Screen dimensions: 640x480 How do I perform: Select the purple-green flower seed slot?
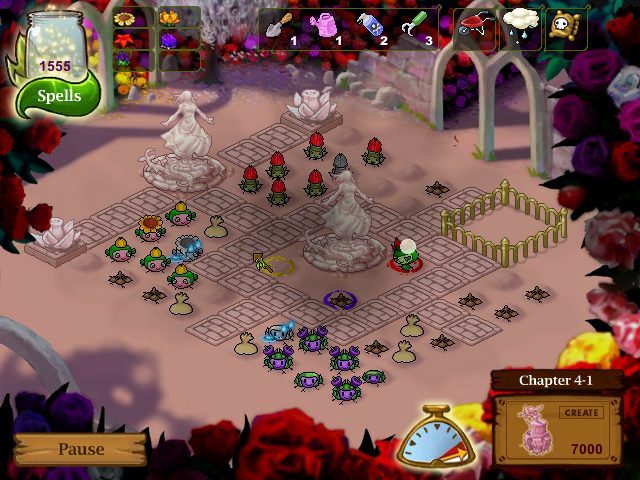(x=125, y=61)
